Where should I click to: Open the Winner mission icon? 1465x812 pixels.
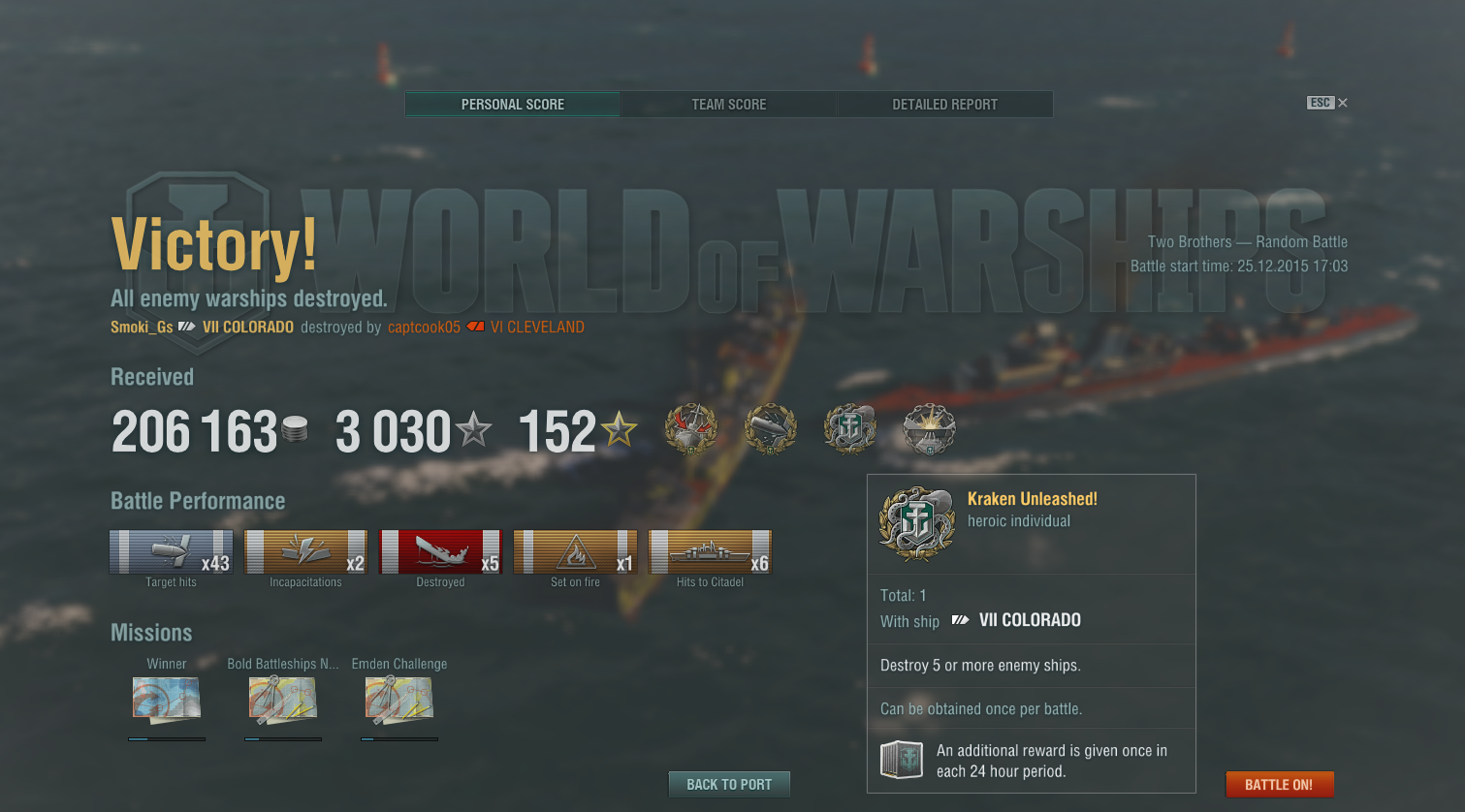click(x=167, y=700)
